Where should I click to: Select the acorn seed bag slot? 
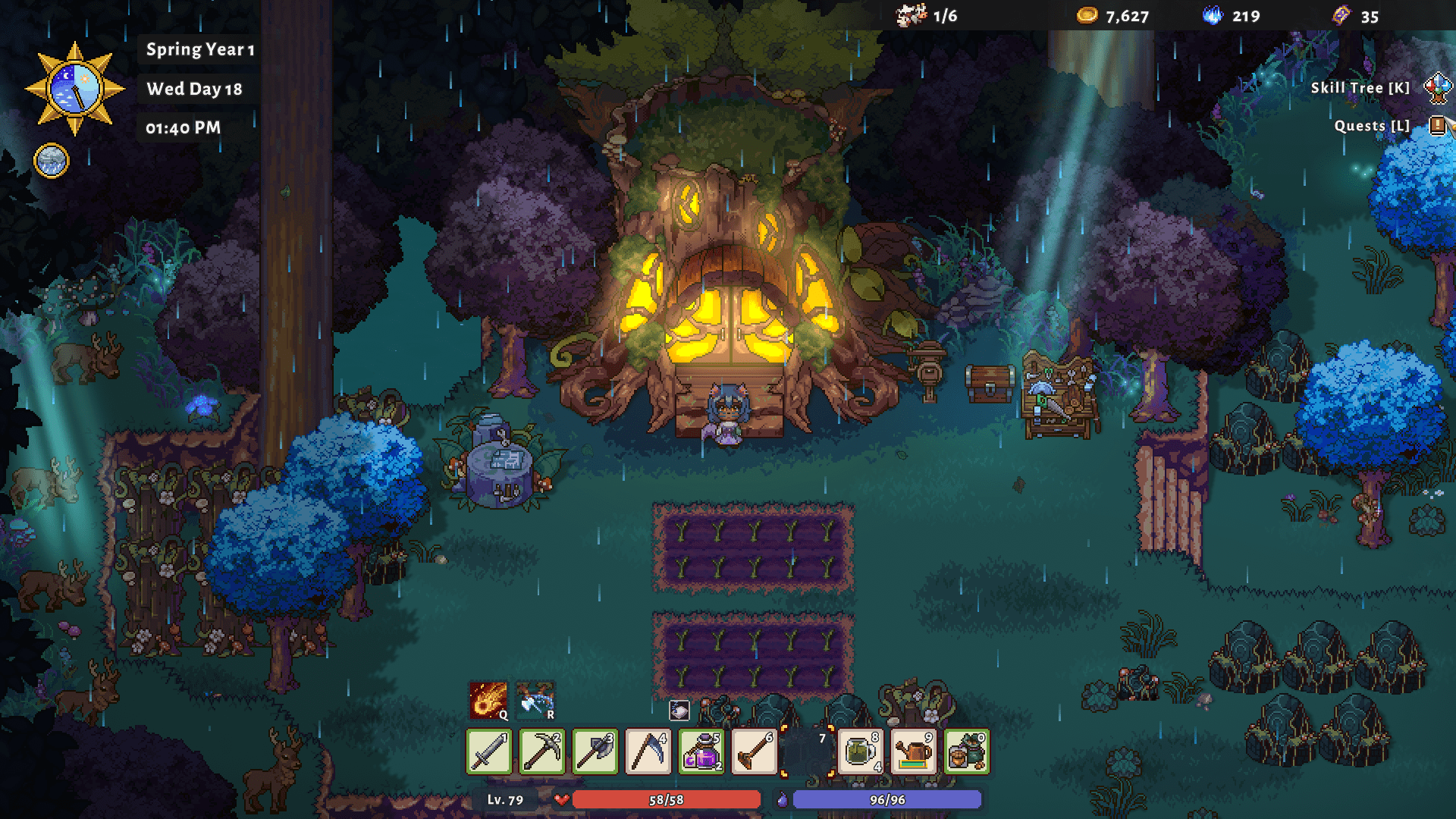[967, 752]
